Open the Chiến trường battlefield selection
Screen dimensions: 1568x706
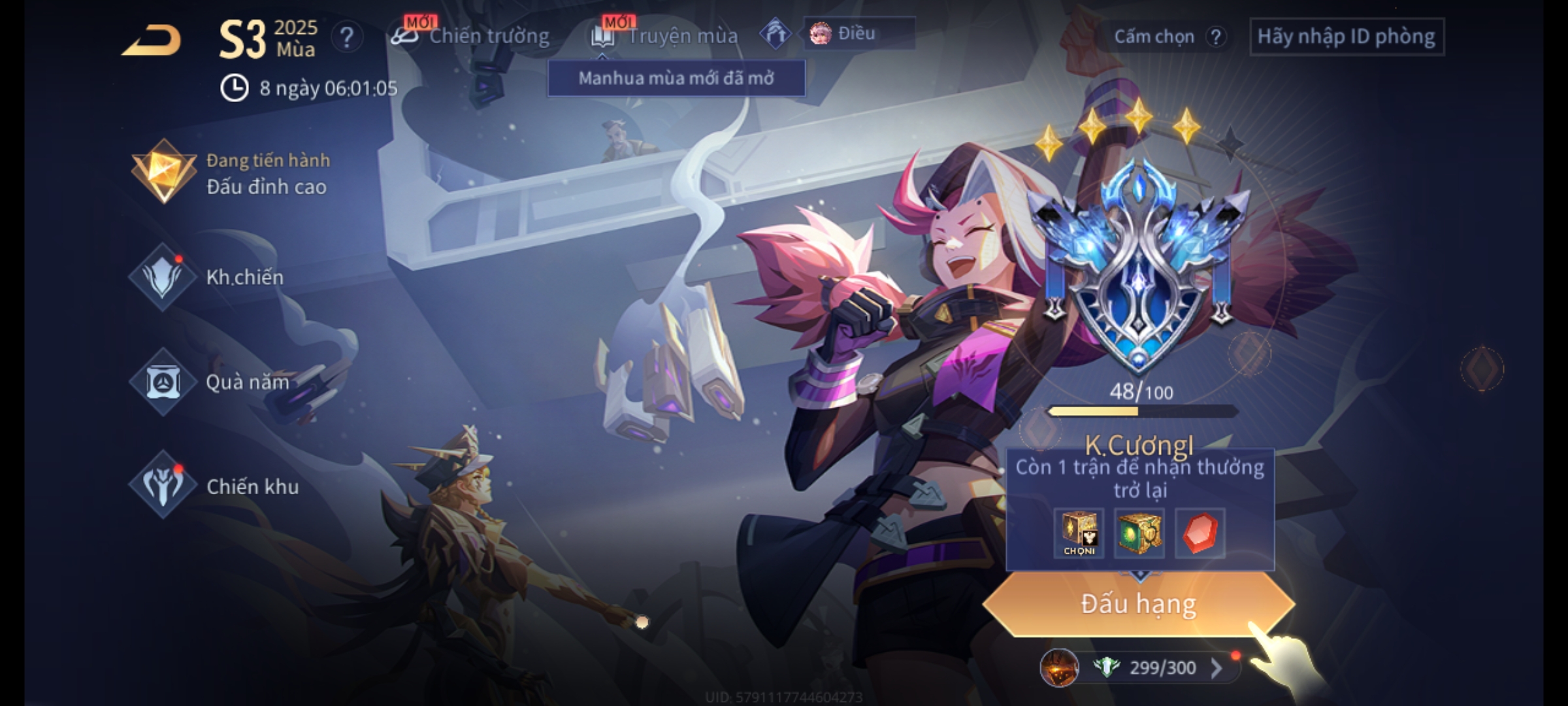(x=470, y=36)
